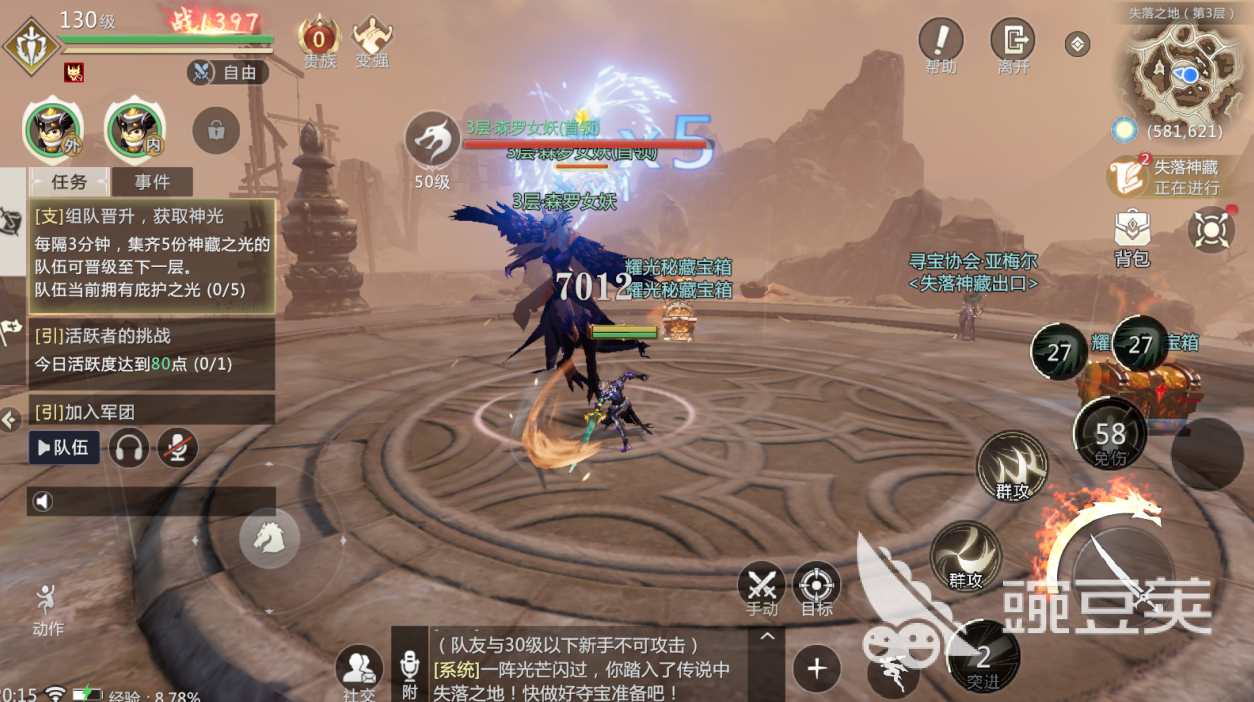The image size is (1254, 702).
Task: Leave the dungeon with 离开 button
Action: click(x=1012, y=45)
